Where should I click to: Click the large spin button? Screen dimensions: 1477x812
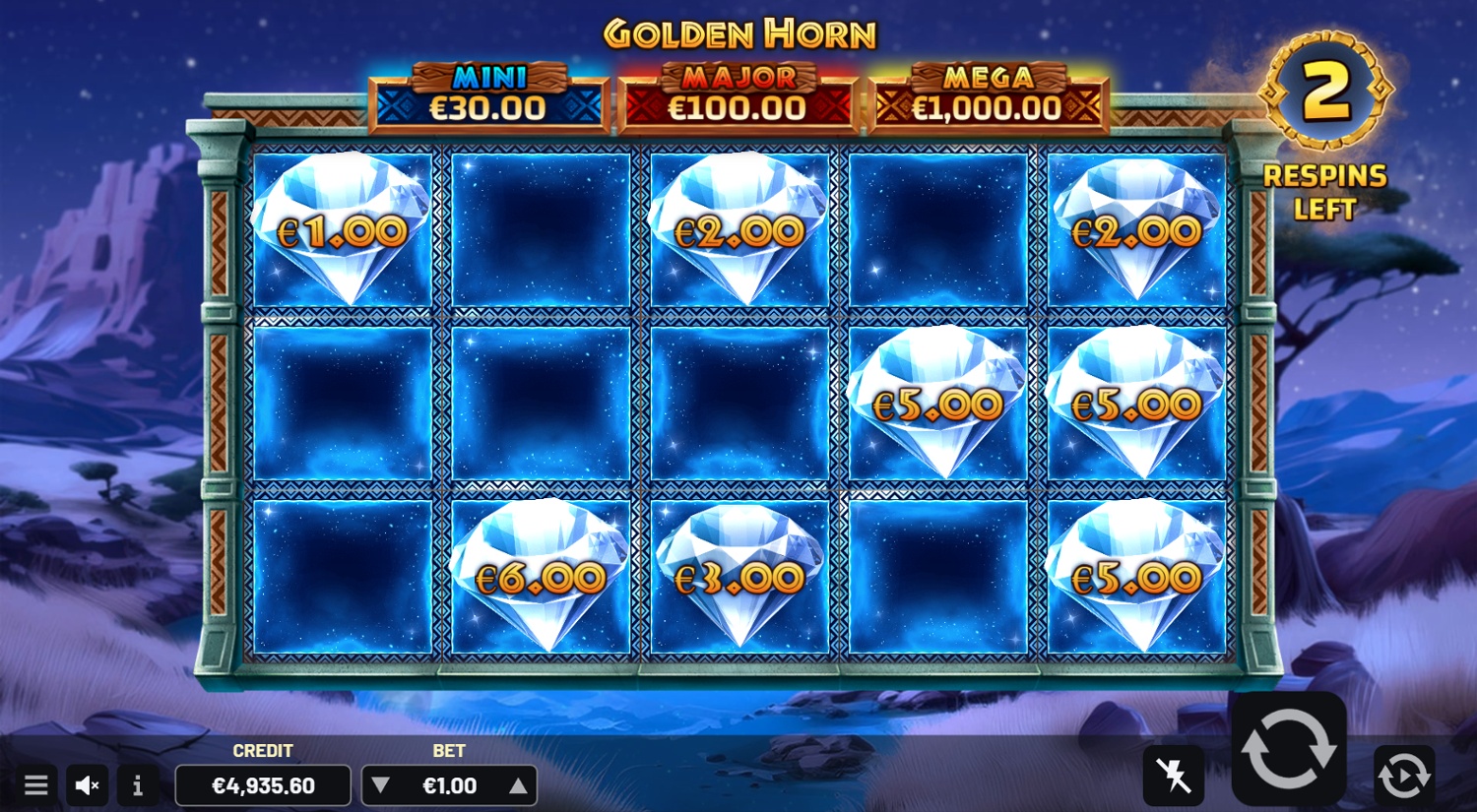[1289, 750]
